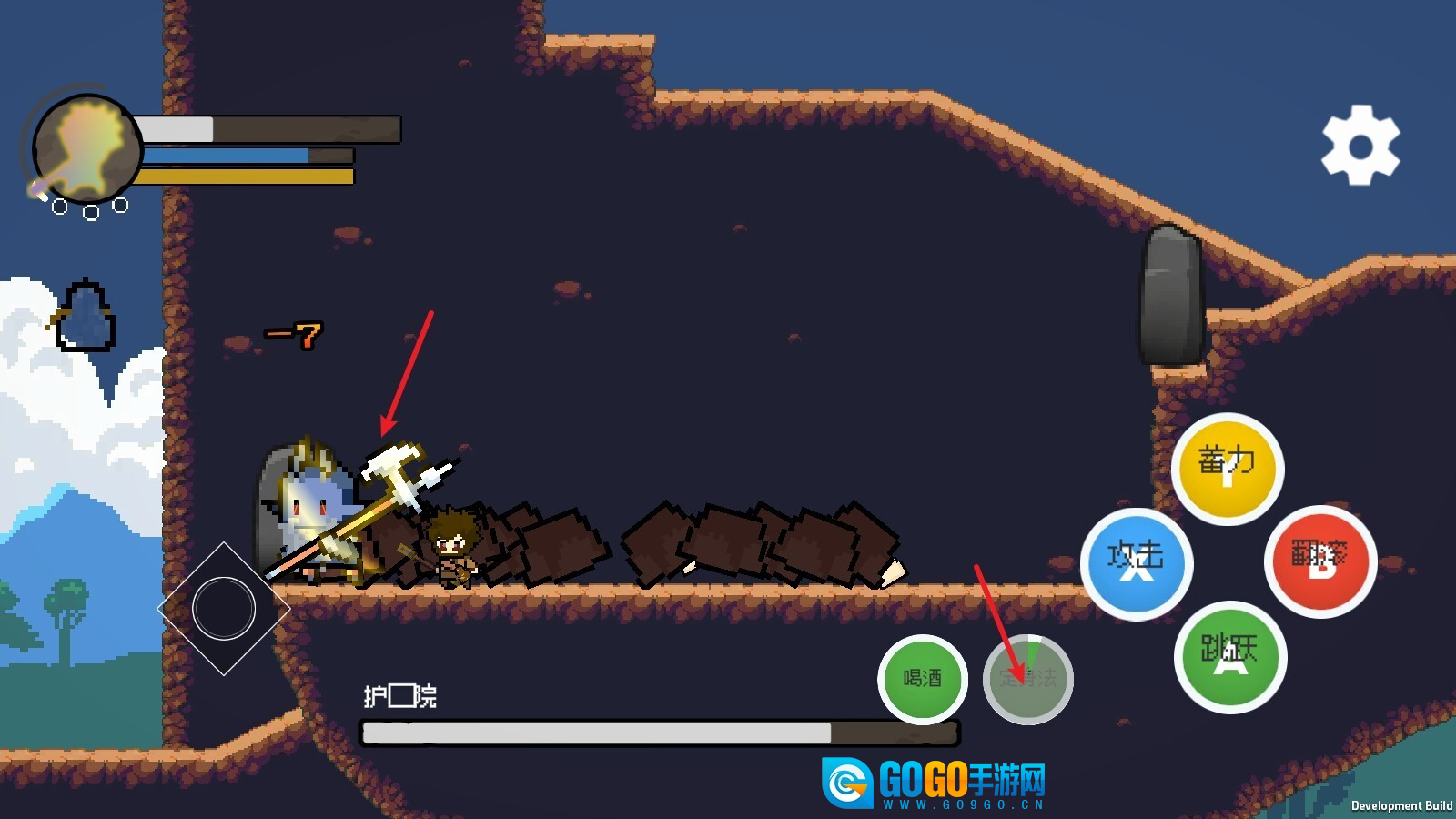1456x819 pixels.
Task: Hit the blue 攻击 attack button
Action: click(x=1136, y=563)
